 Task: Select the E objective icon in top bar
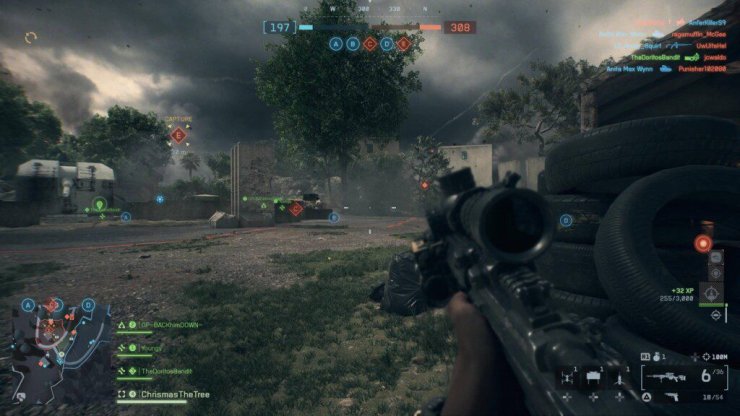point(404,44)
